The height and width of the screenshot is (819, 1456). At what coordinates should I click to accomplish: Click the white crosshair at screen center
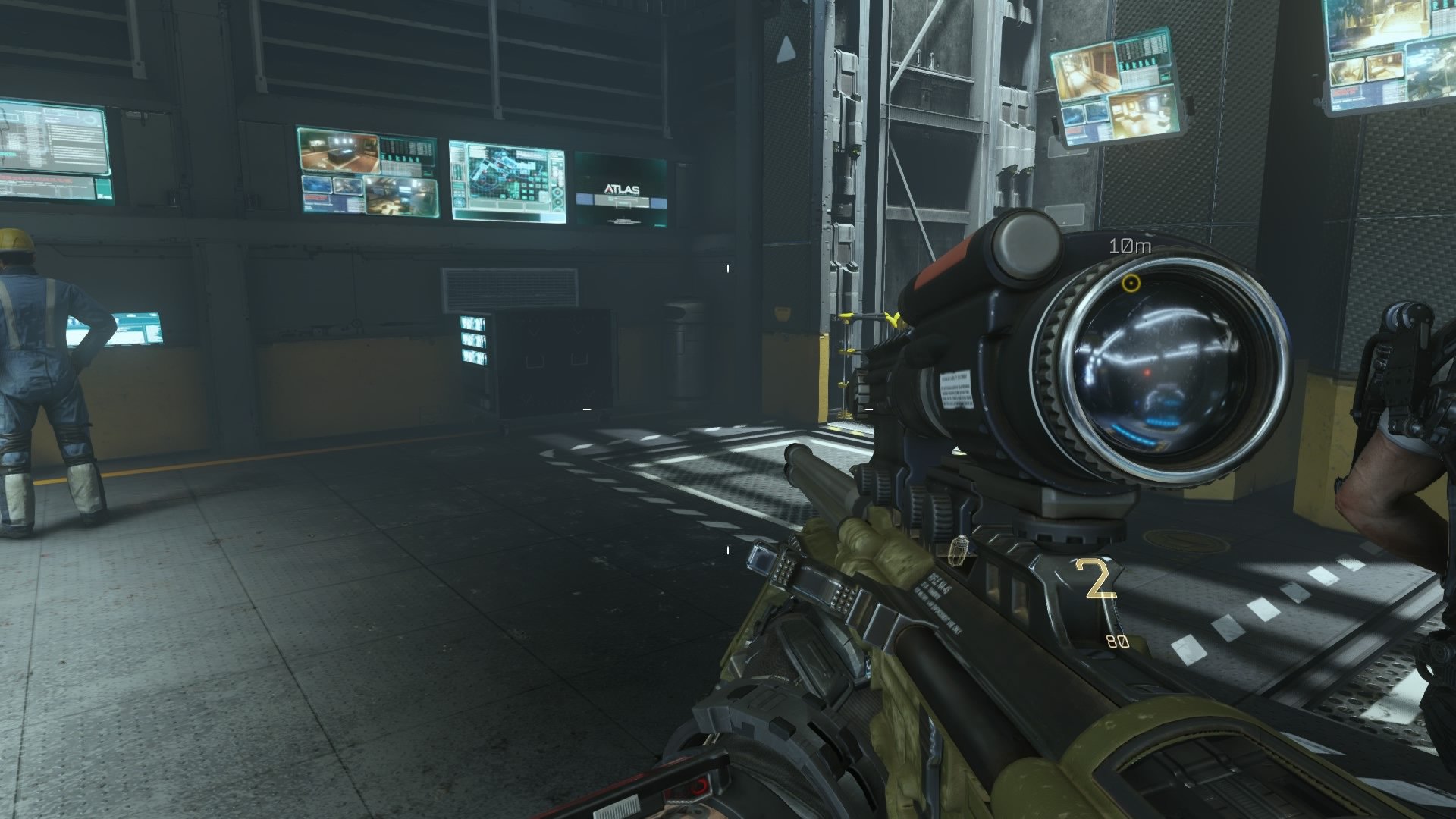tap(728, 409)
